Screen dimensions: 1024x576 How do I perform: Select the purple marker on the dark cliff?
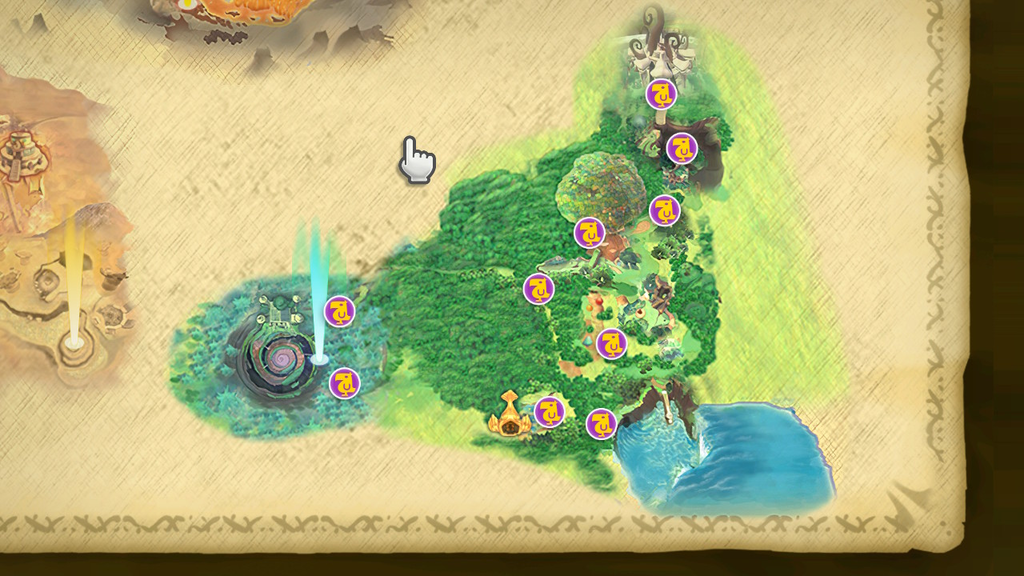point(682,148)
